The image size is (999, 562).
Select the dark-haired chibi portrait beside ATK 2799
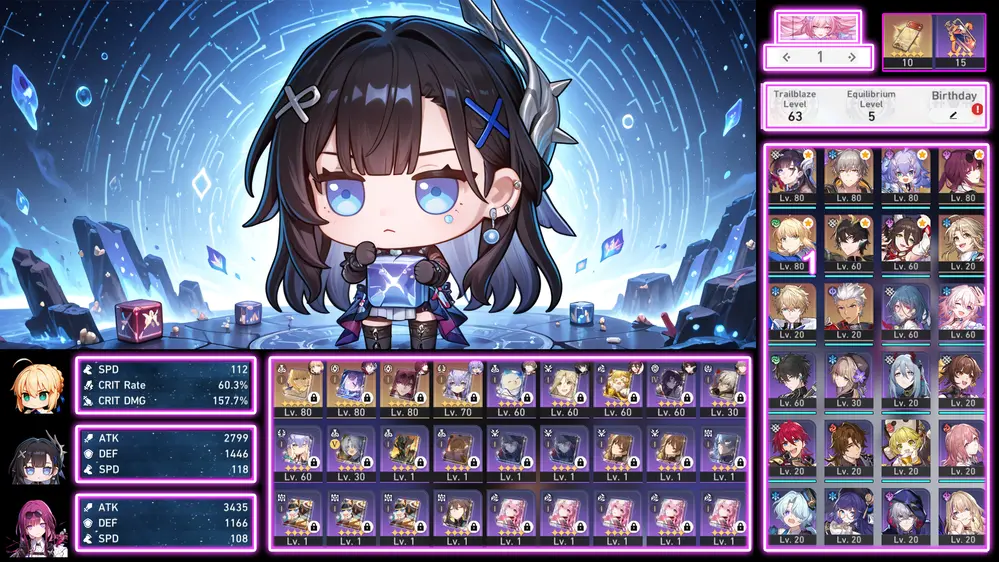(x=33, y=455)
